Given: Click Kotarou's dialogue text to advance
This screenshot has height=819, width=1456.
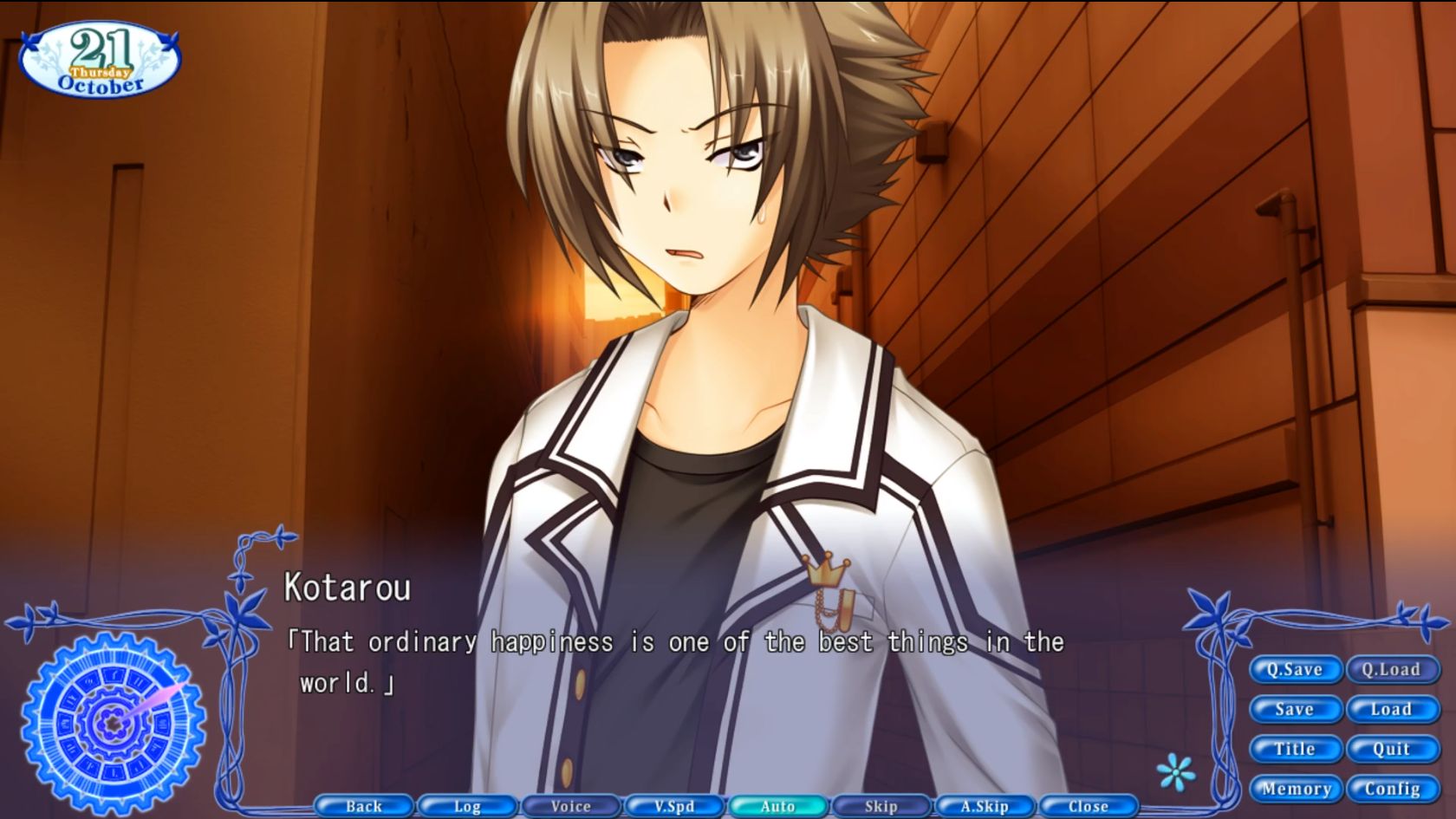Looking at the screenshot, I should (676, 643).
